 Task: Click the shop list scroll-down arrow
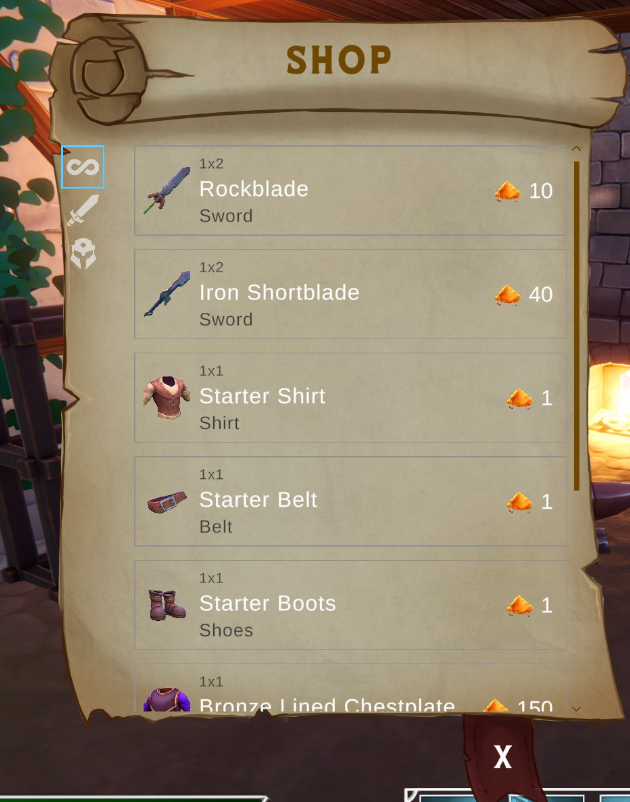[576, 708]
